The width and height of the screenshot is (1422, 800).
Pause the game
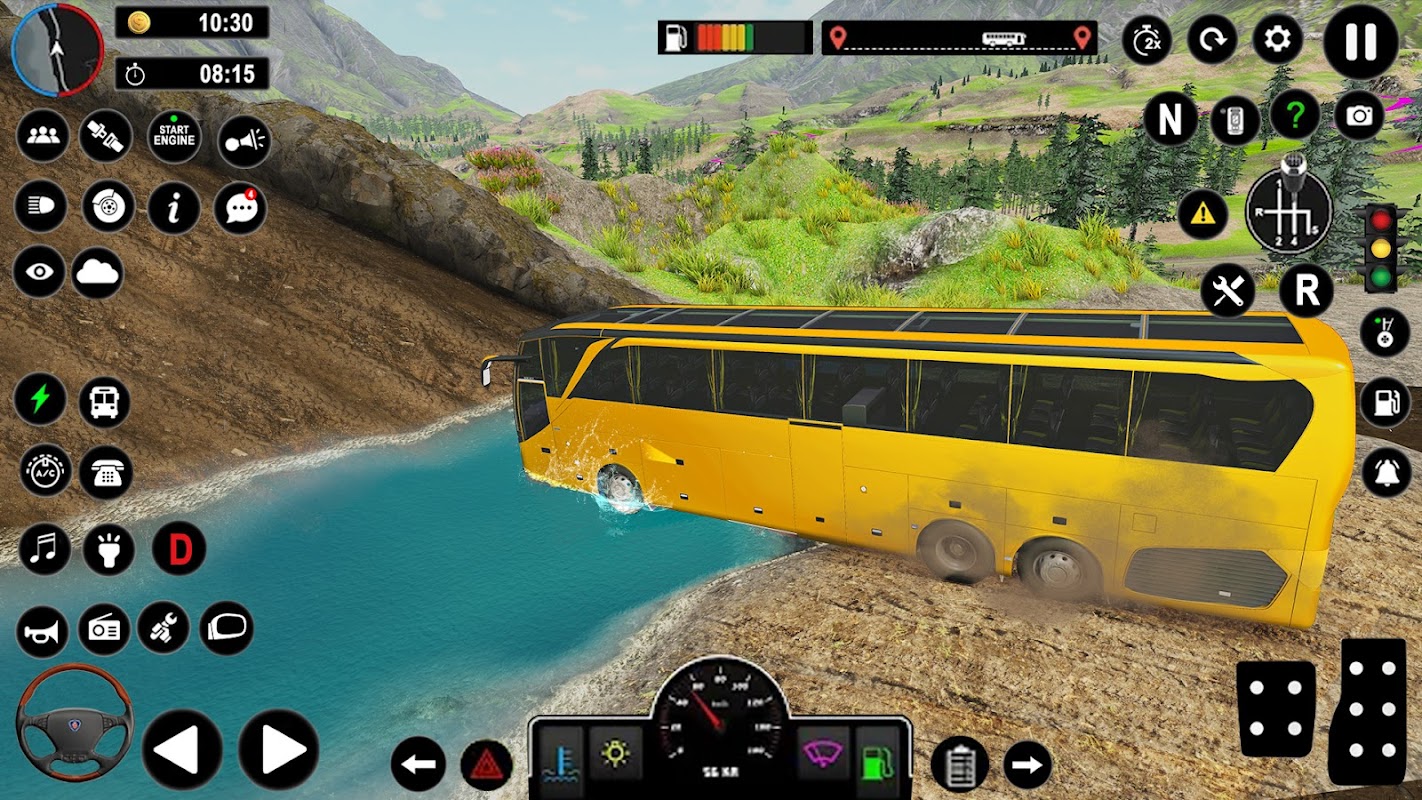point(1360,42)
